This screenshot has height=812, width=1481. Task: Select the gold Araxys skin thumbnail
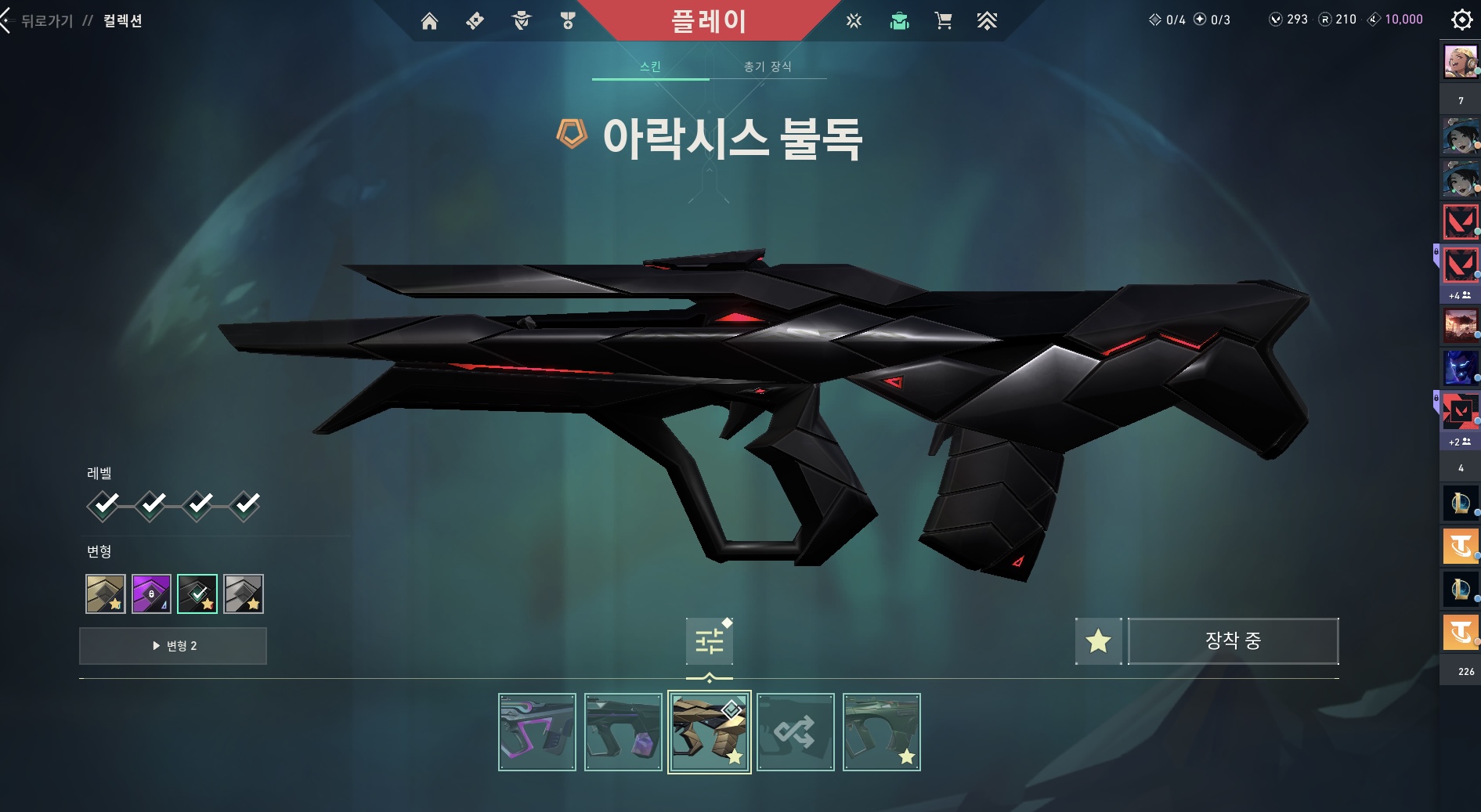coord(710,732)
